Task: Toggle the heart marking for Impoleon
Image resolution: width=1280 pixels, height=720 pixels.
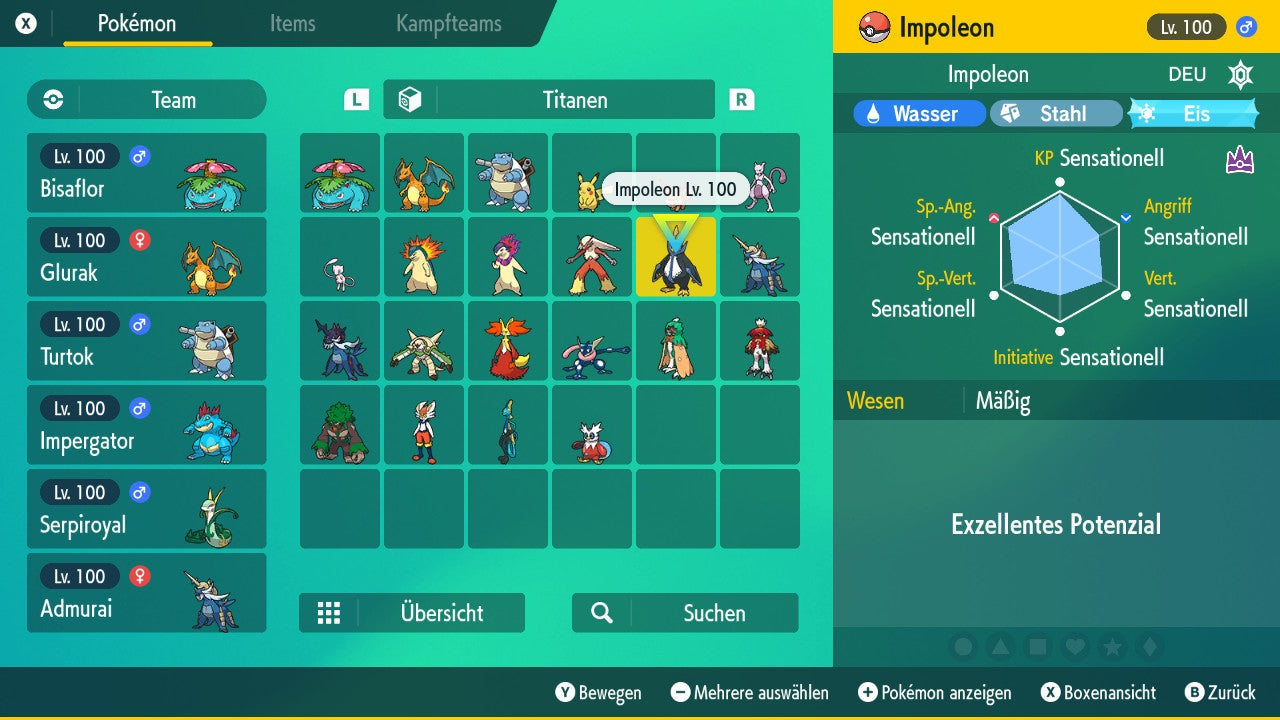Action: [x=1075, y=647]
